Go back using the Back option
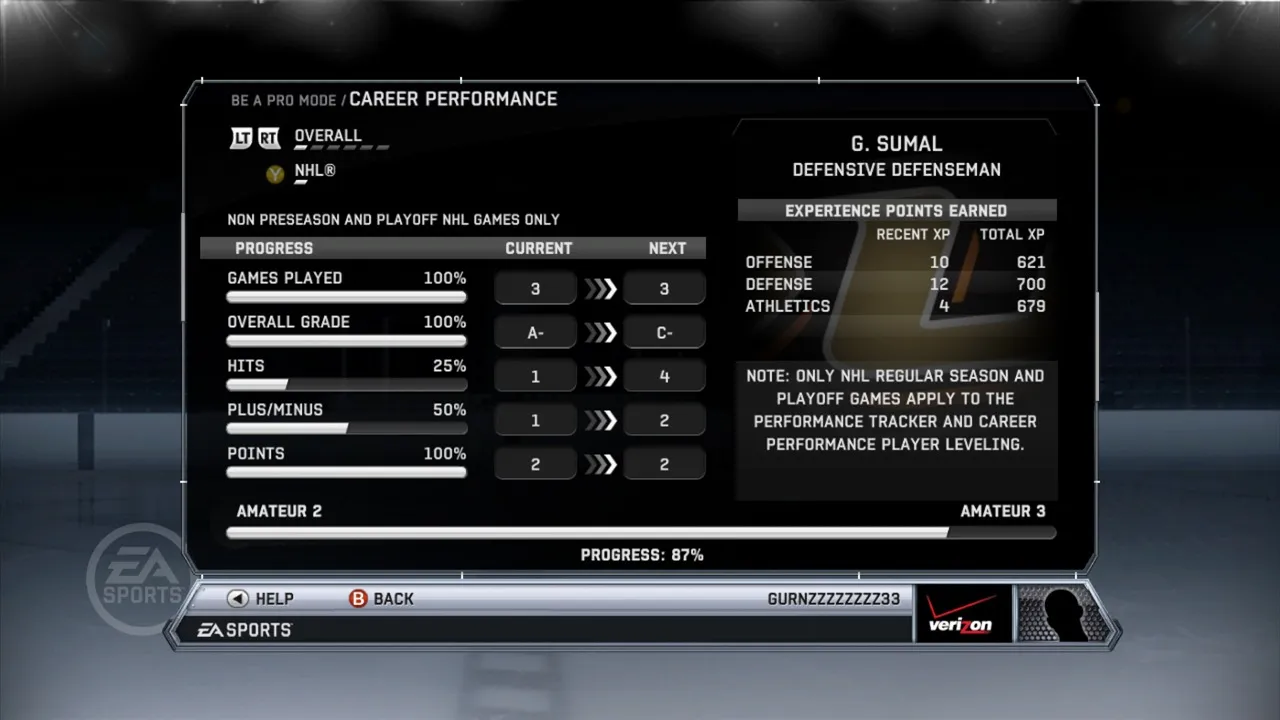The image size is (1280, 720). pos(381,599)
